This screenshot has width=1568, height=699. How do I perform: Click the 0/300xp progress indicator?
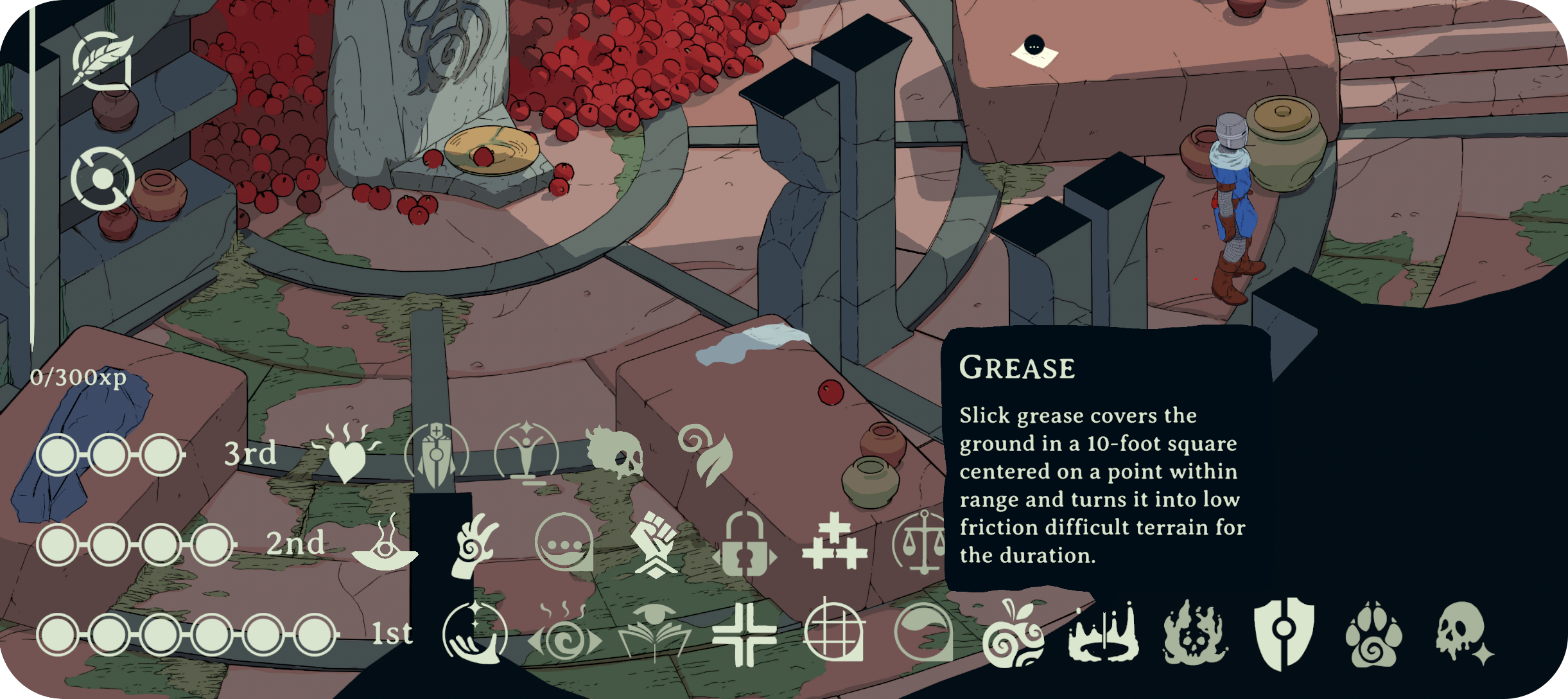pos(79,379)
